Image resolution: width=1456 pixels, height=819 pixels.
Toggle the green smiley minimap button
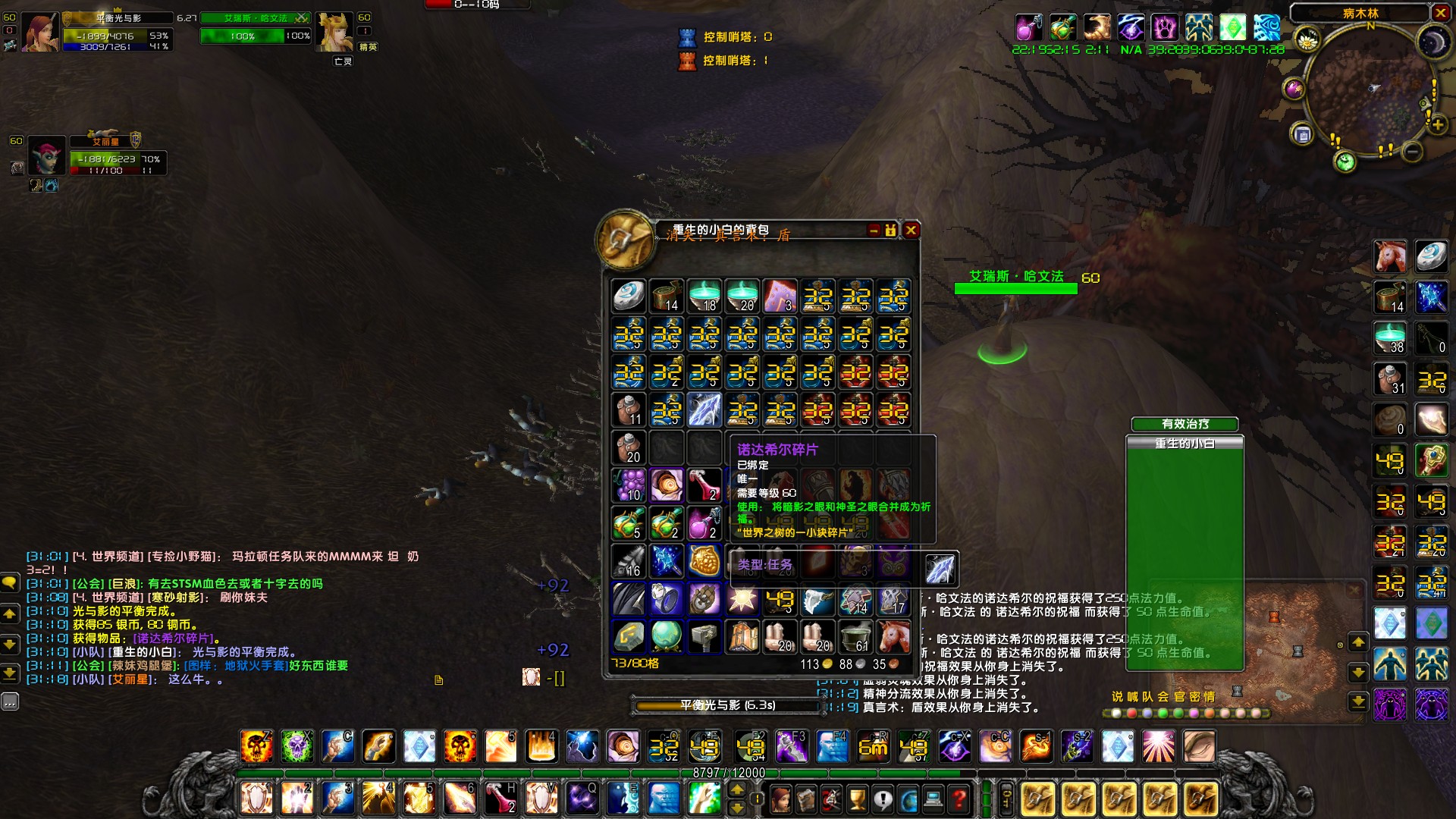point(1345,160)
